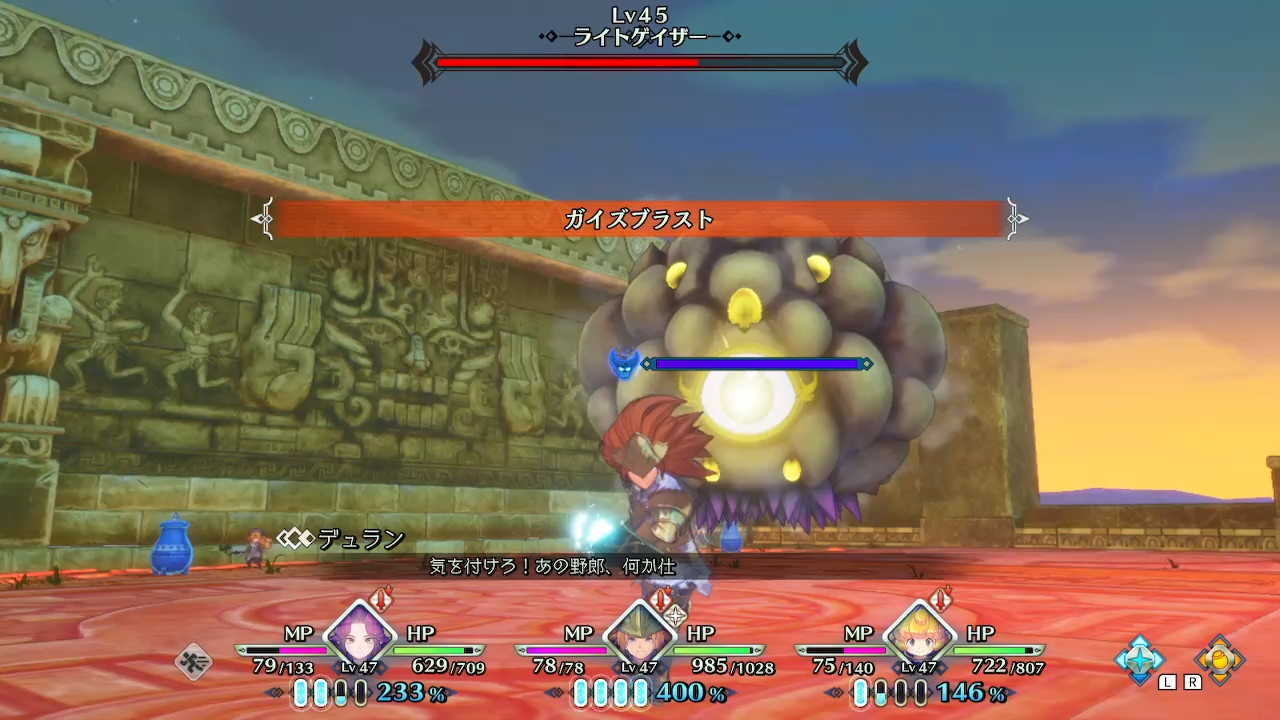The image size is (1280, 720).
Task: Click Charlotte's character portrait
Action: click(922, 640)
